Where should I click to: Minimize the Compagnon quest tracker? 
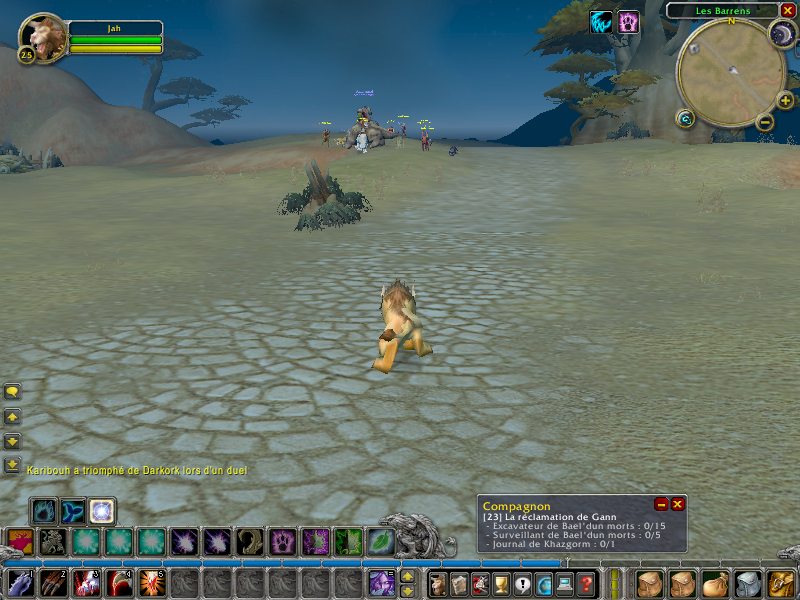click(x=661, y=504)
